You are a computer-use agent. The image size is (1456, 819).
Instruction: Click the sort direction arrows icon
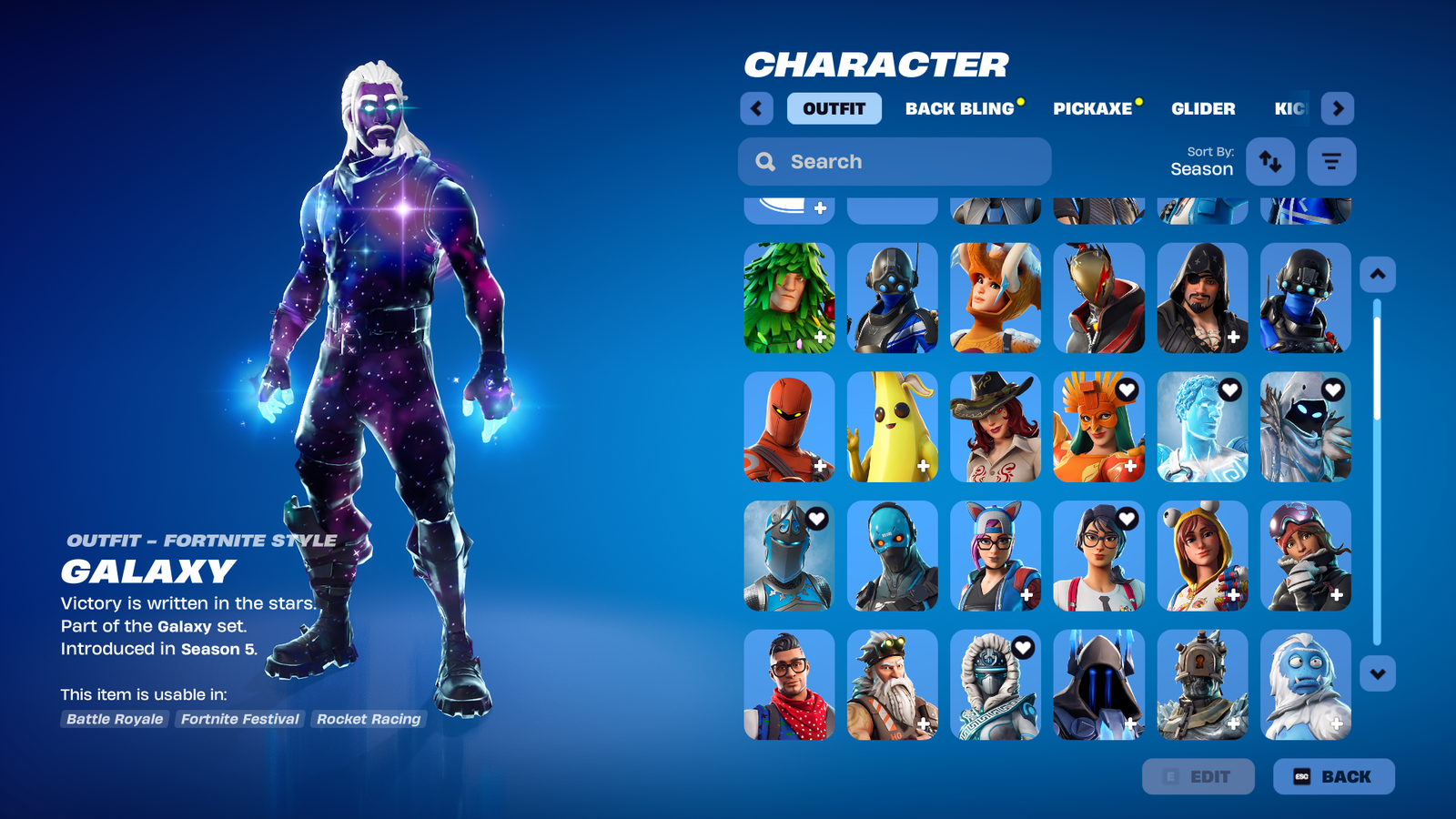pyautogui.click(x=1270, y=161)
